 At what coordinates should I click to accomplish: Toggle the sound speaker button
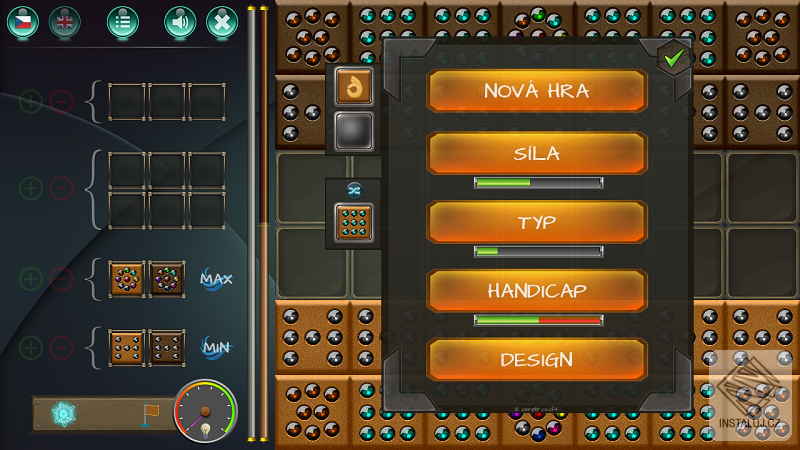point(180,21)
